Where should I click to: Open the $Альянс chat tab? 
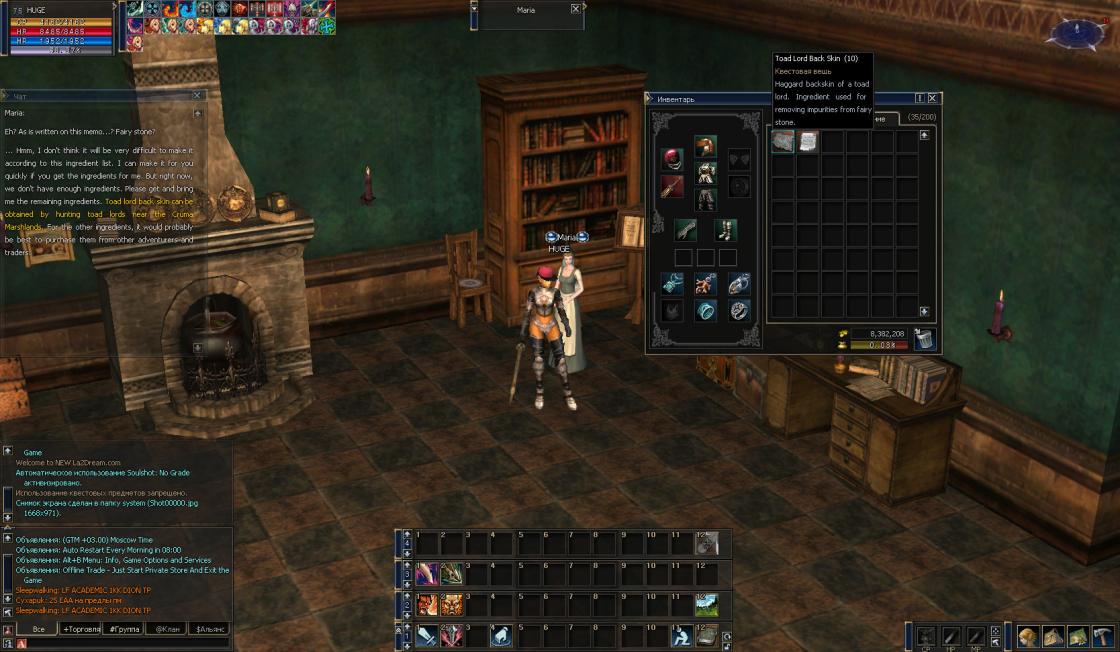click(210, 629)
